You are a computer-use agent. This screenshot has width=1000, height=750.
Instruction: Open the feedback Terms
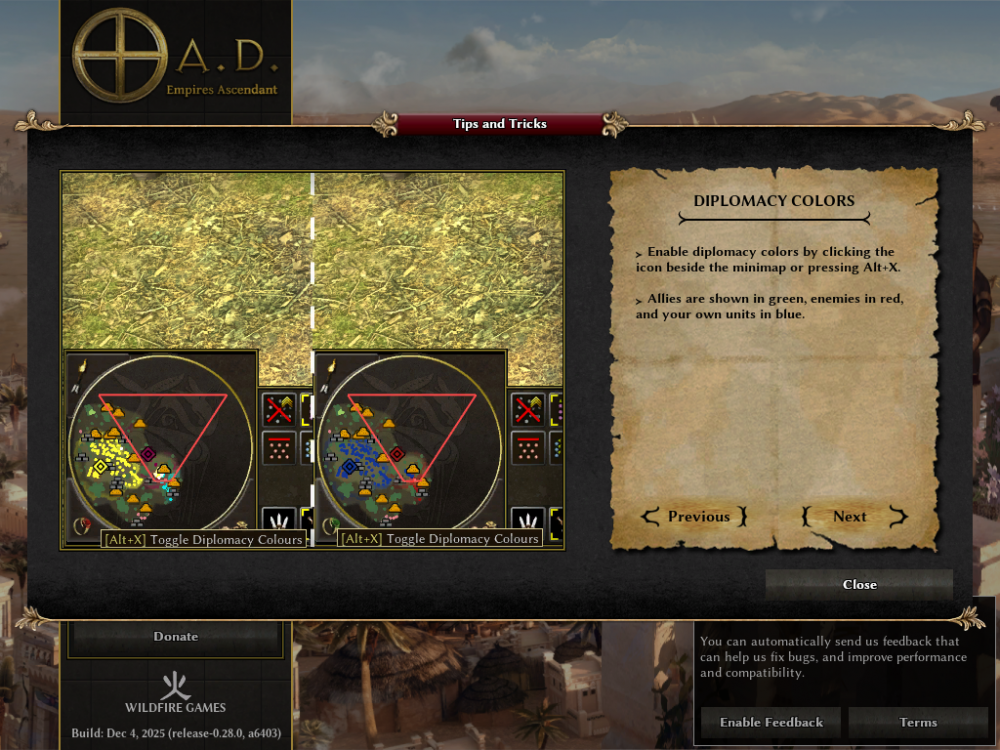pyautogui.click(x=917, y=722)
